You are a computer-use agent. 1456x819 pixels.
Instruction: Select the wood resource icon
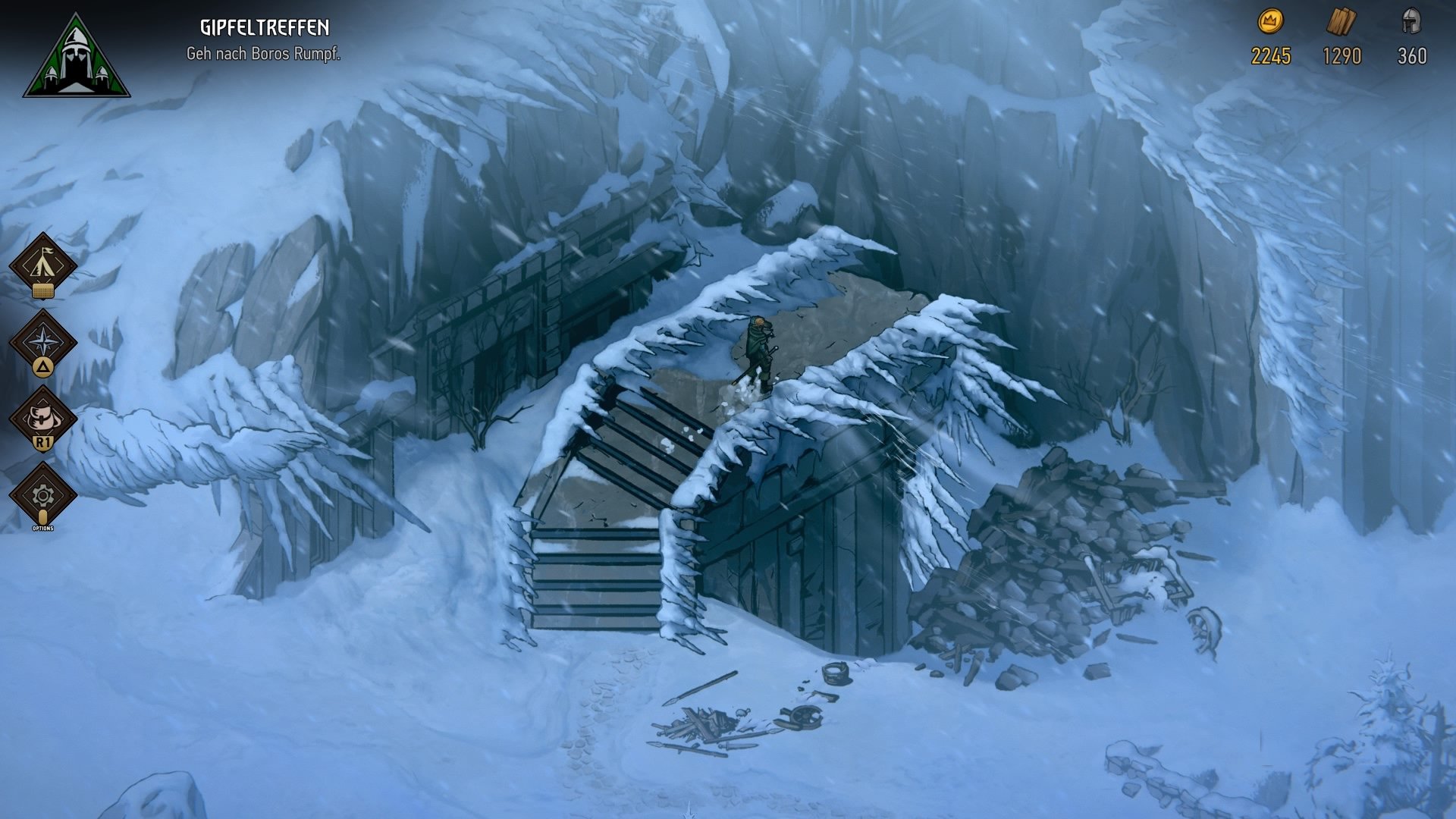[x=1341, y=23]
